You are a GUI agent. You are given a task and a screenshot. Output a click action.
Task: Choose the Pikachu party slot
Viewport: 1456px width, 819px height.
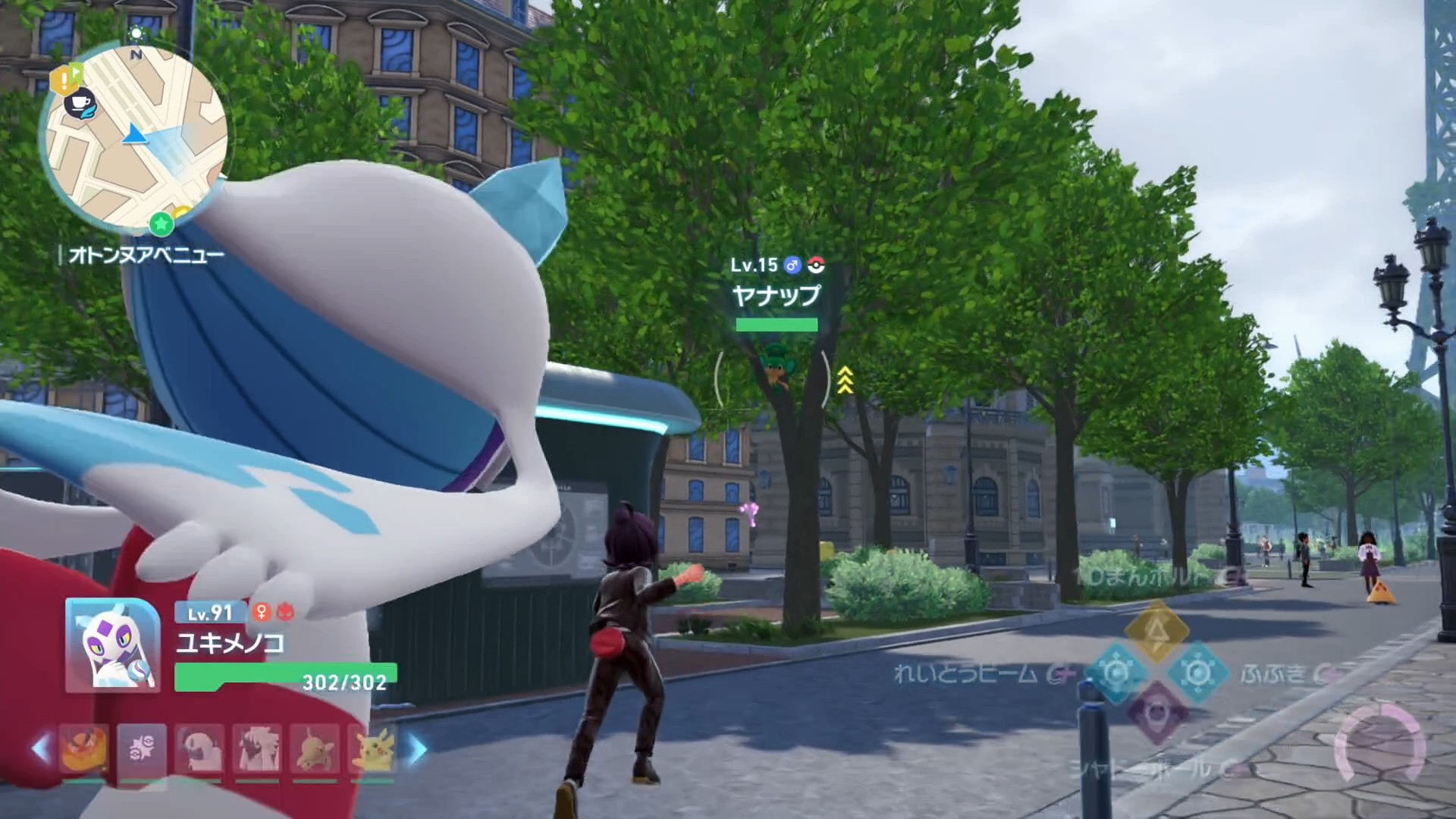[372, 749]
